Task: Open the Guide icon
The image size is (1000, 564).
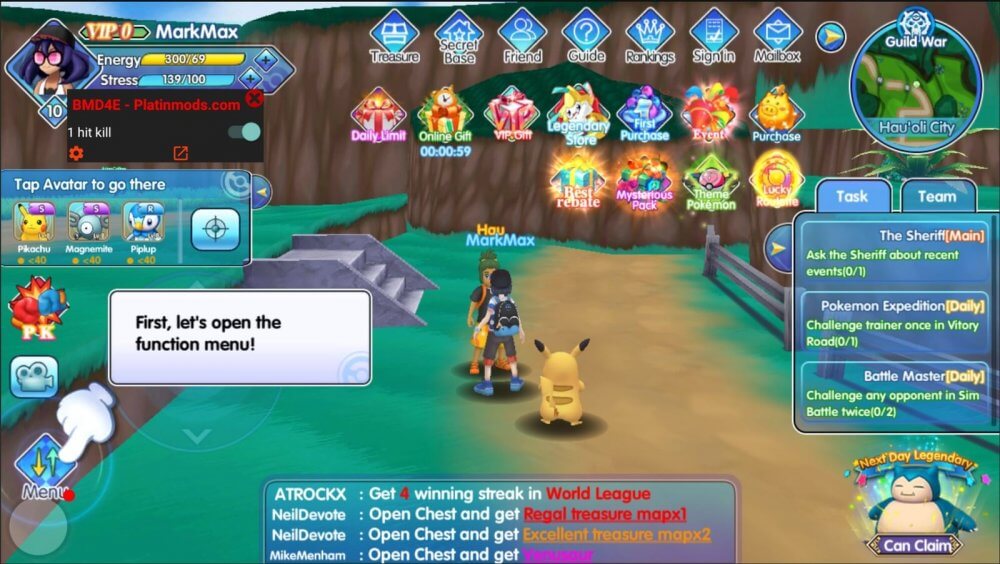Action: click(586, 35)
